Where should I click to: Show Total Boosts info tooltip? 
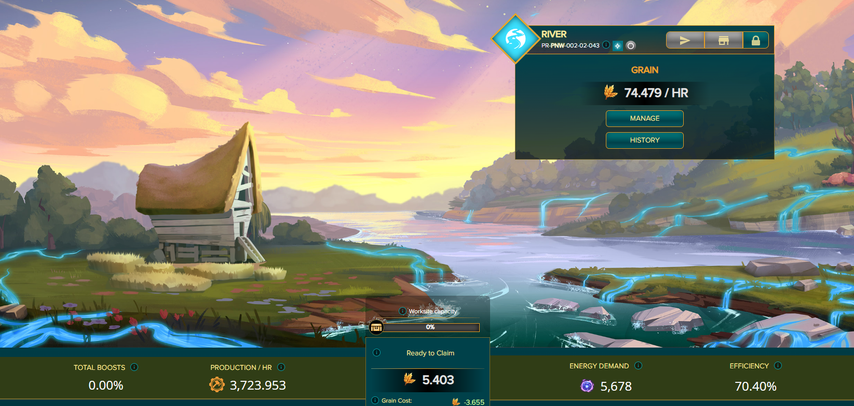coord(134,367)
